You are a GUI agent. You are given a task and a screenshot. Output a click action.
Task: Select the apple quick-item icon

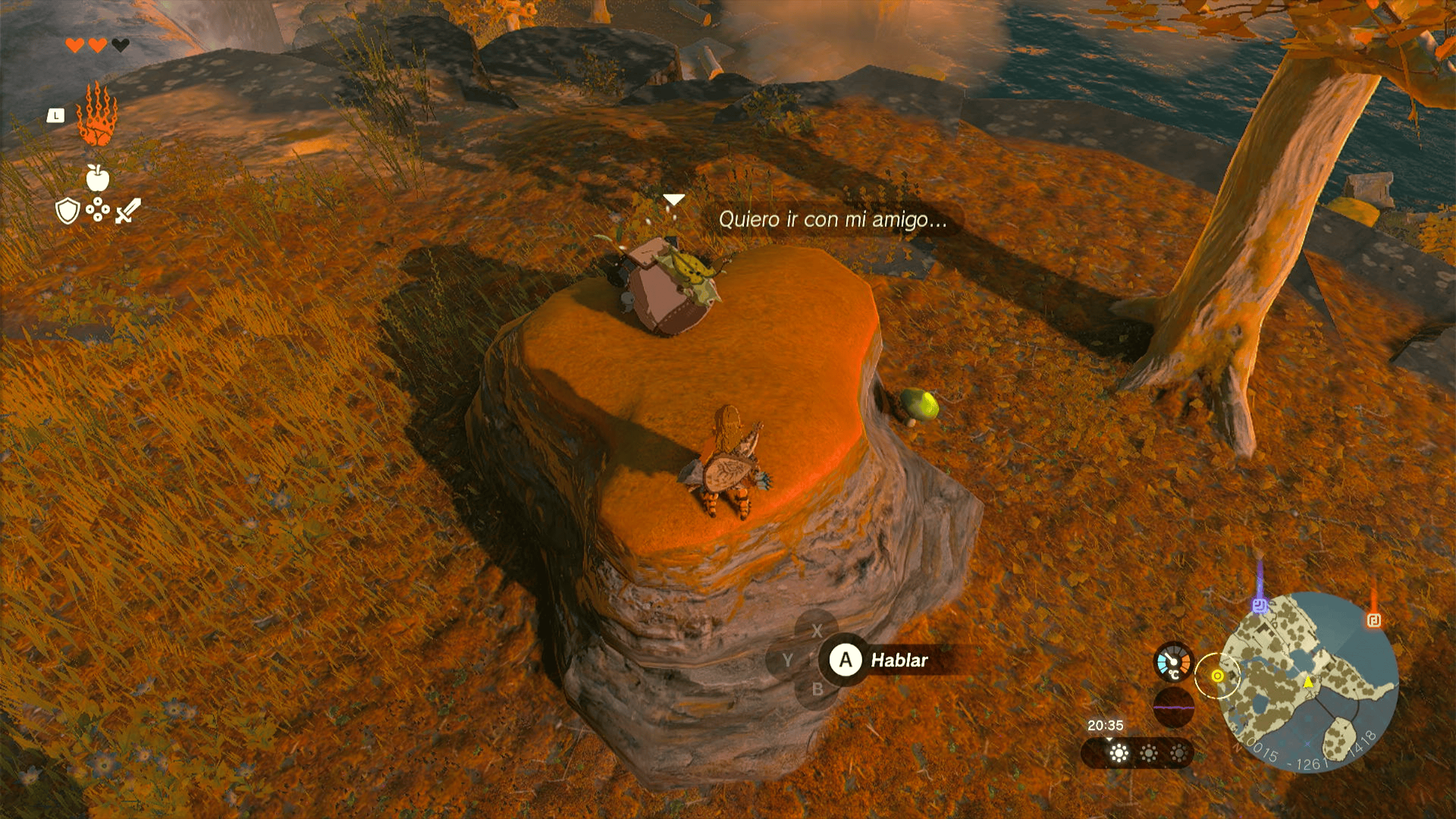click(97, 178)
